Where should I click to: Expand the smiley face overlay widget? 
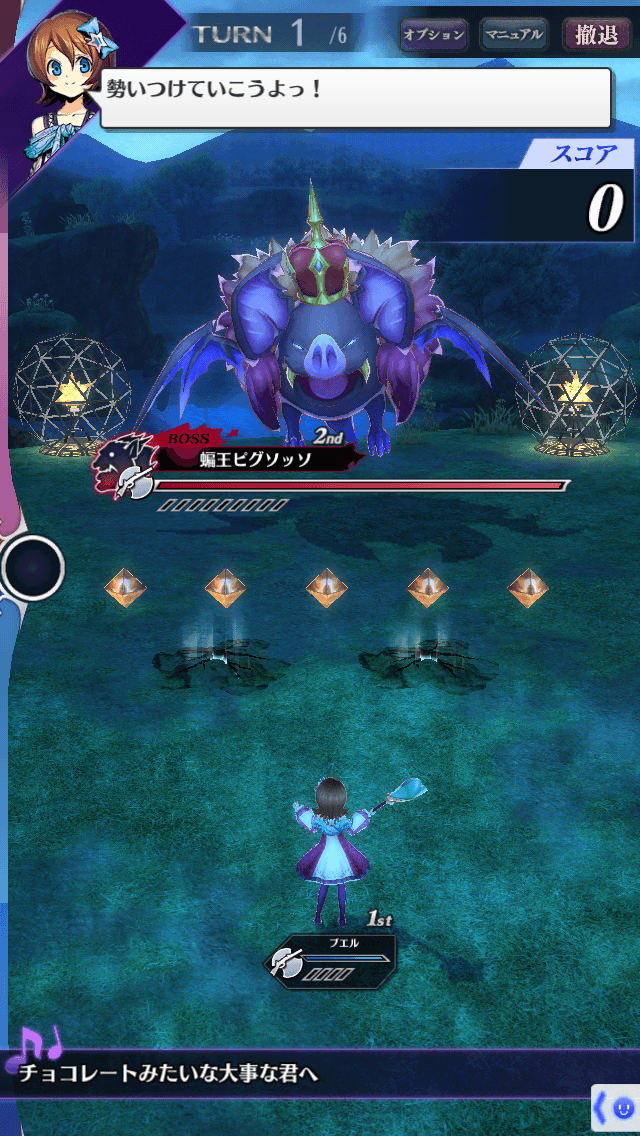tap(616, 1108)
